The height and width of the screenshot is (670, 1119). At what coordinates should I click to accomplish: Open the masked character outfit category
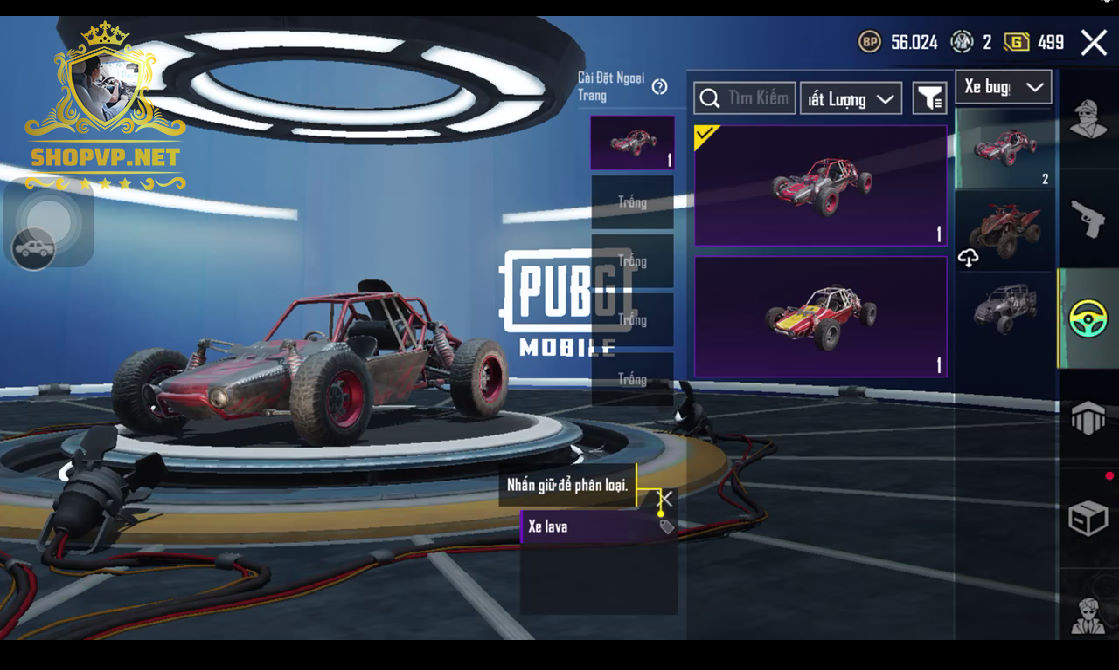(x=1088, y=120)
